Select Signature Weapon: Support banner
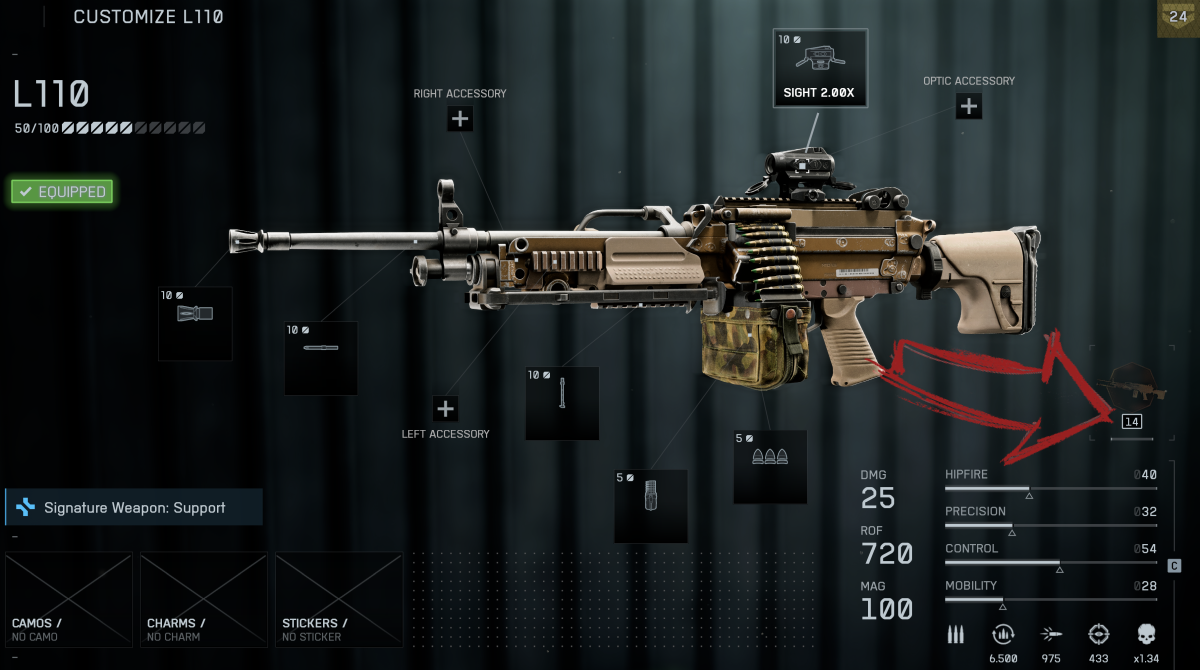The height and width of the screenshot is (670, 1200). click(134, 508)
